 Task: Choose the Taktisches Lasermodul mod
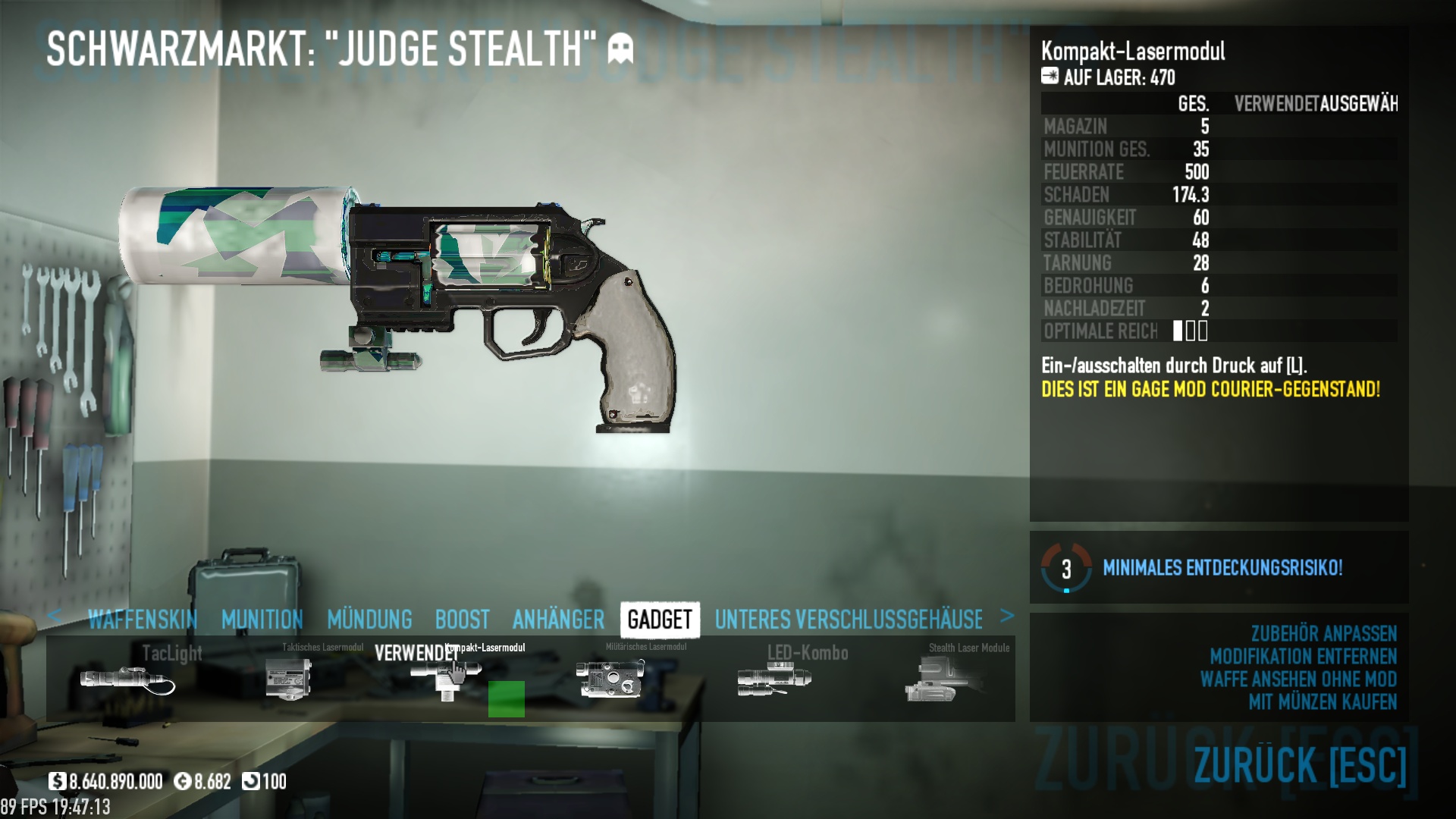[289, 678]
